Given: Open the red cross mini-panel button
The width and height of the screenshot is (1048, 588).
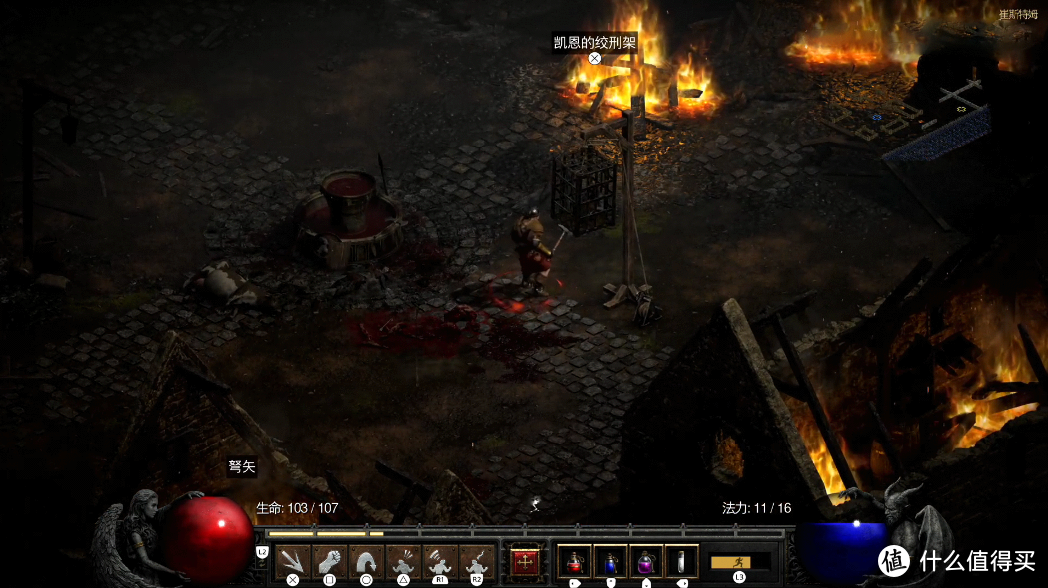Looking at the screenshot, I should pos(523,561).
